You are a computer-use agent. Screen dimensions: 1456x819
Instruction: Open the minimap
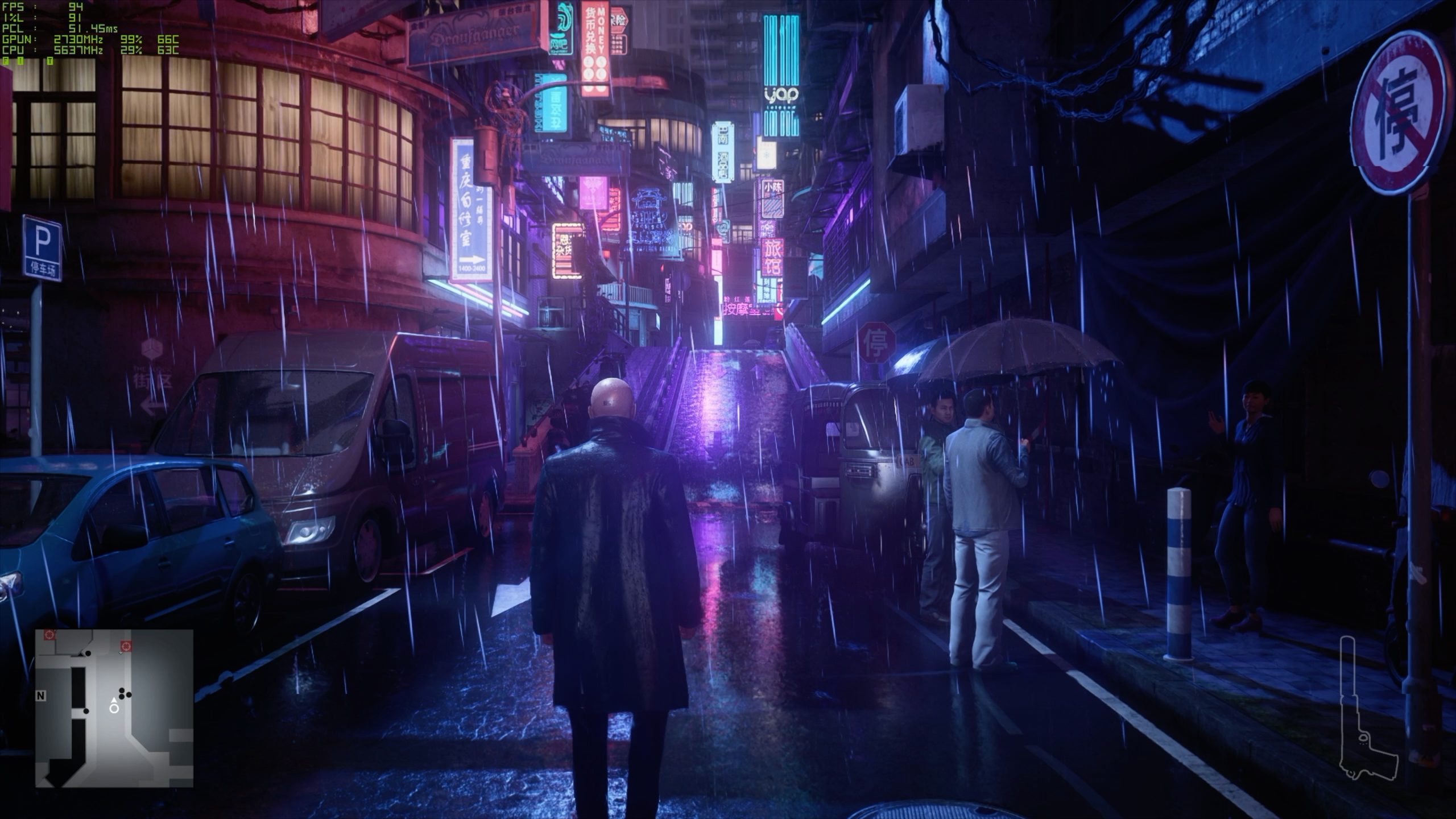114,708
